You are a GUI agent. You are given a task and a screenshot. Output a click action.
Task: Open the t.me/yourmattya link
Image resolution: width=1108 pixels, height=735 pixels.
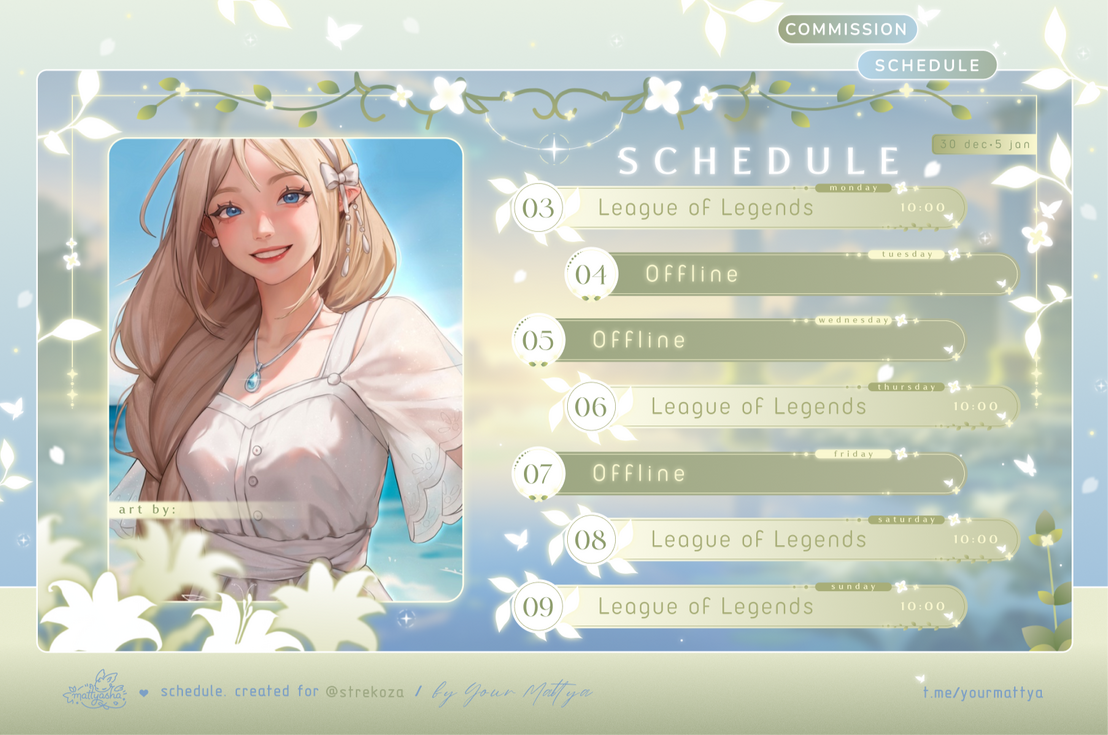pos(983,691)
